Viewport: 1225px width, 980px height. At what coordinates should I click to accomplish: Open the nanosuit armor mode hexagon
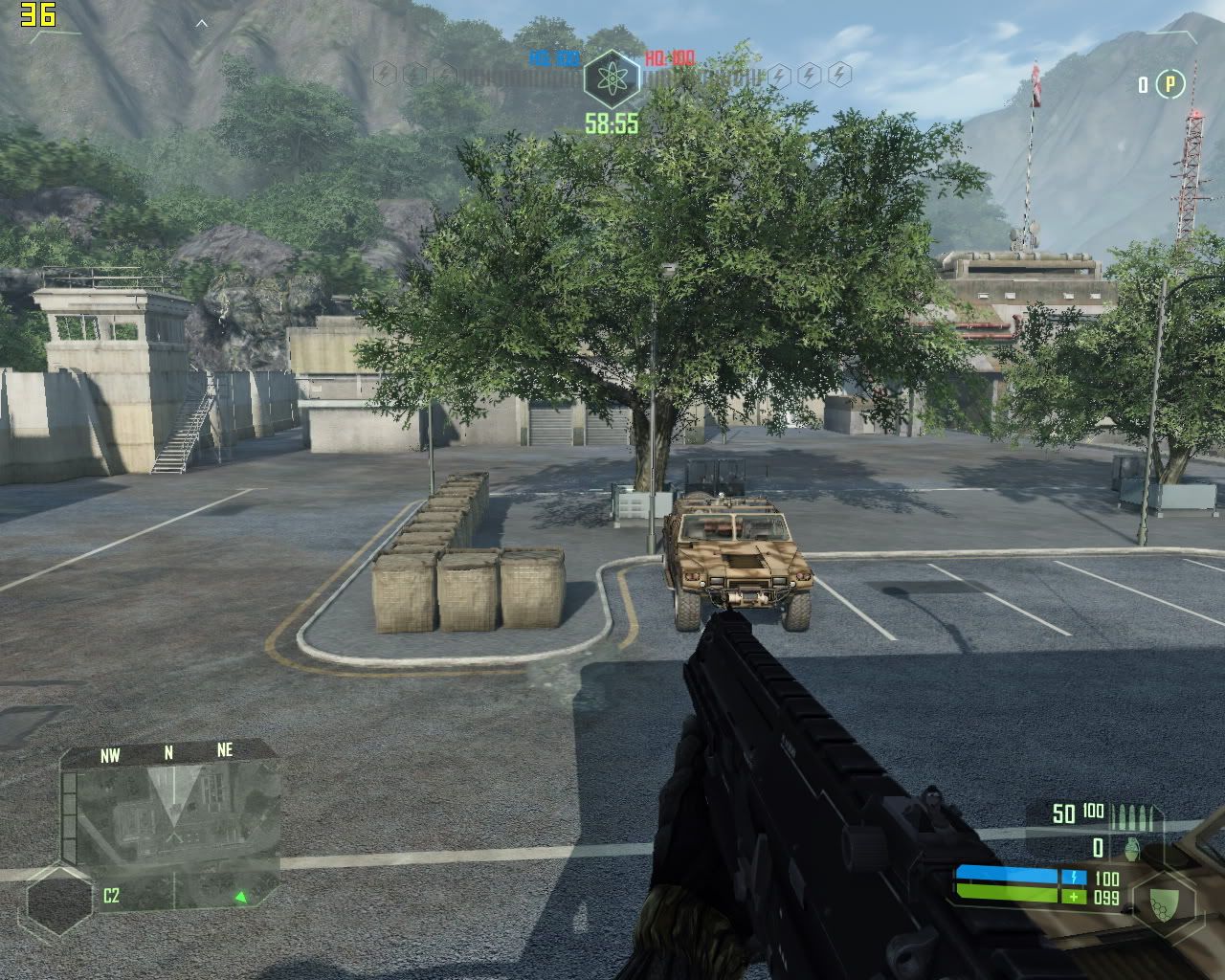click(x=1165, y=900)
